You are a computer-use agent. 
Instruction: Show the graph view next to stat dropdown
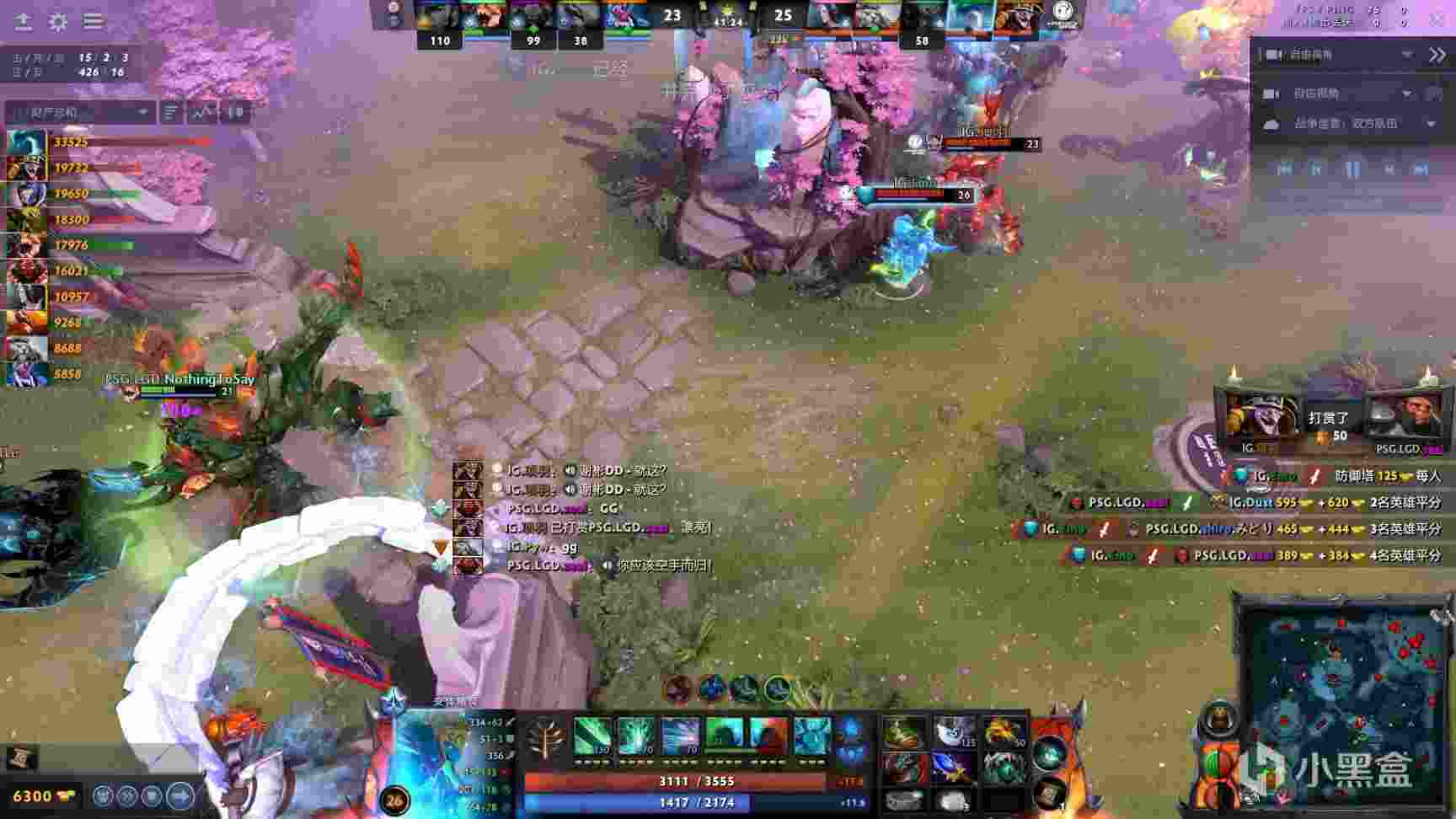pyautogui.click(x=201, y=112)
